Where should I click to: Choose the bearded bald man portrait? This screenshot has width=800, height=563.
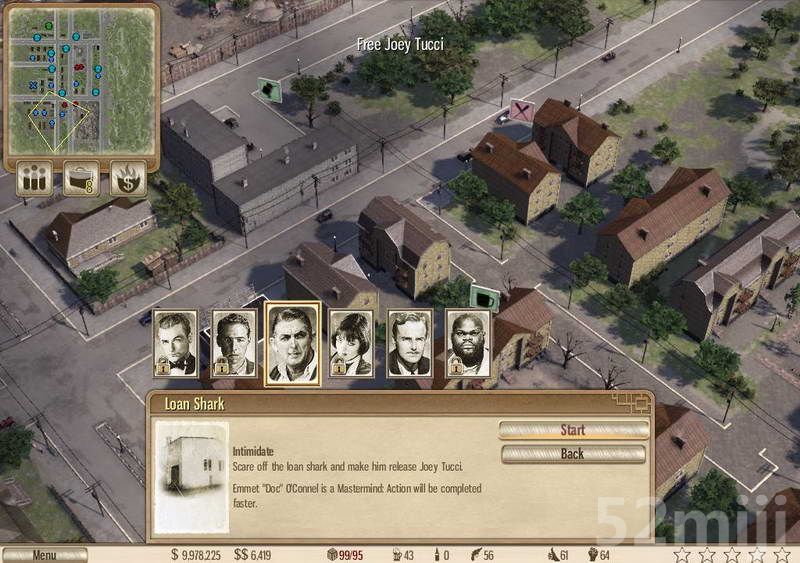[468, 344]
